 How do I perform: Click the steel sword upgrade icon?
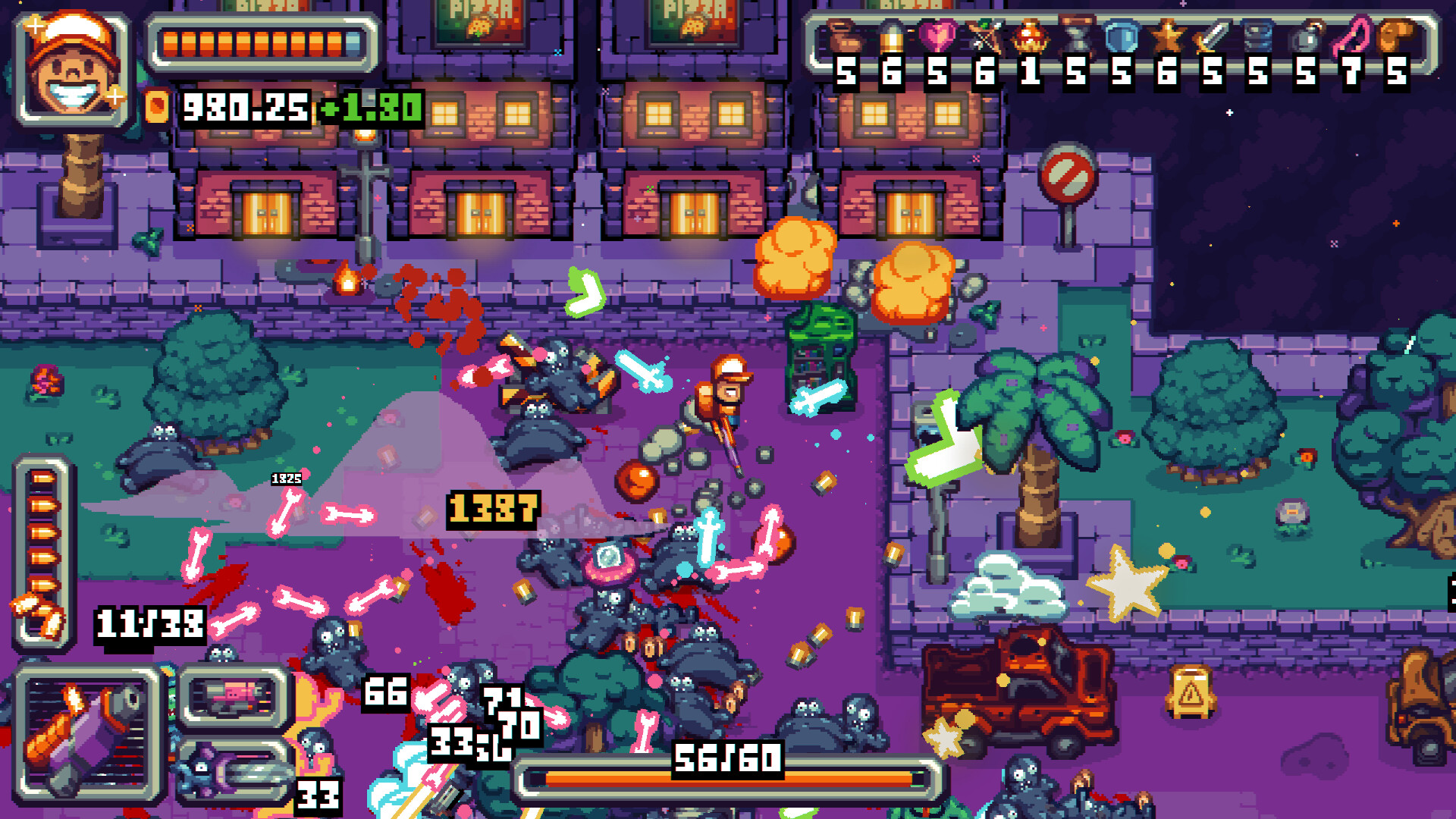(x=1213, y=36)
